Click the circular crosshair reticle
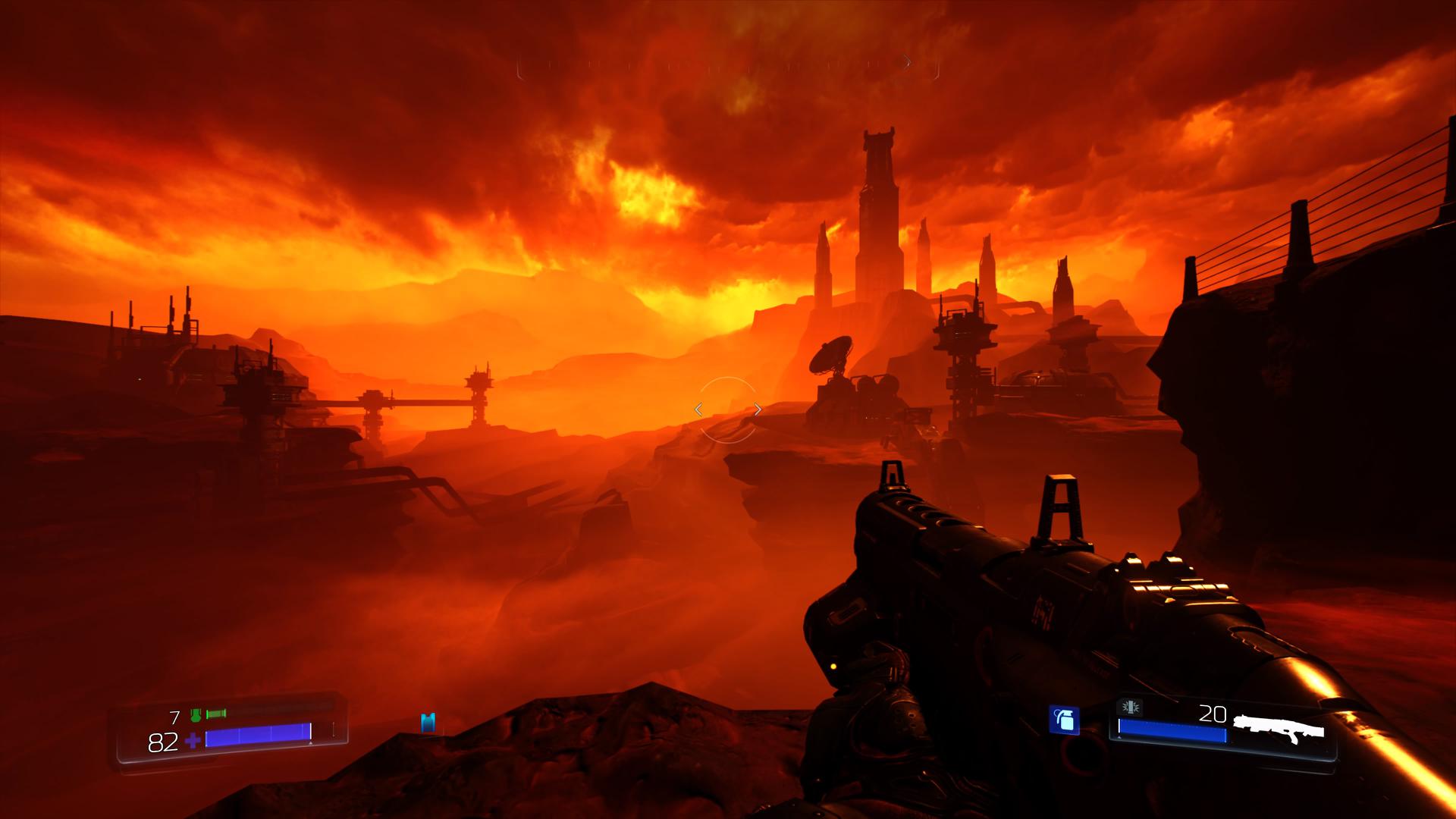The width and height of the screenshot is (1456, 819). coord(728,409)
